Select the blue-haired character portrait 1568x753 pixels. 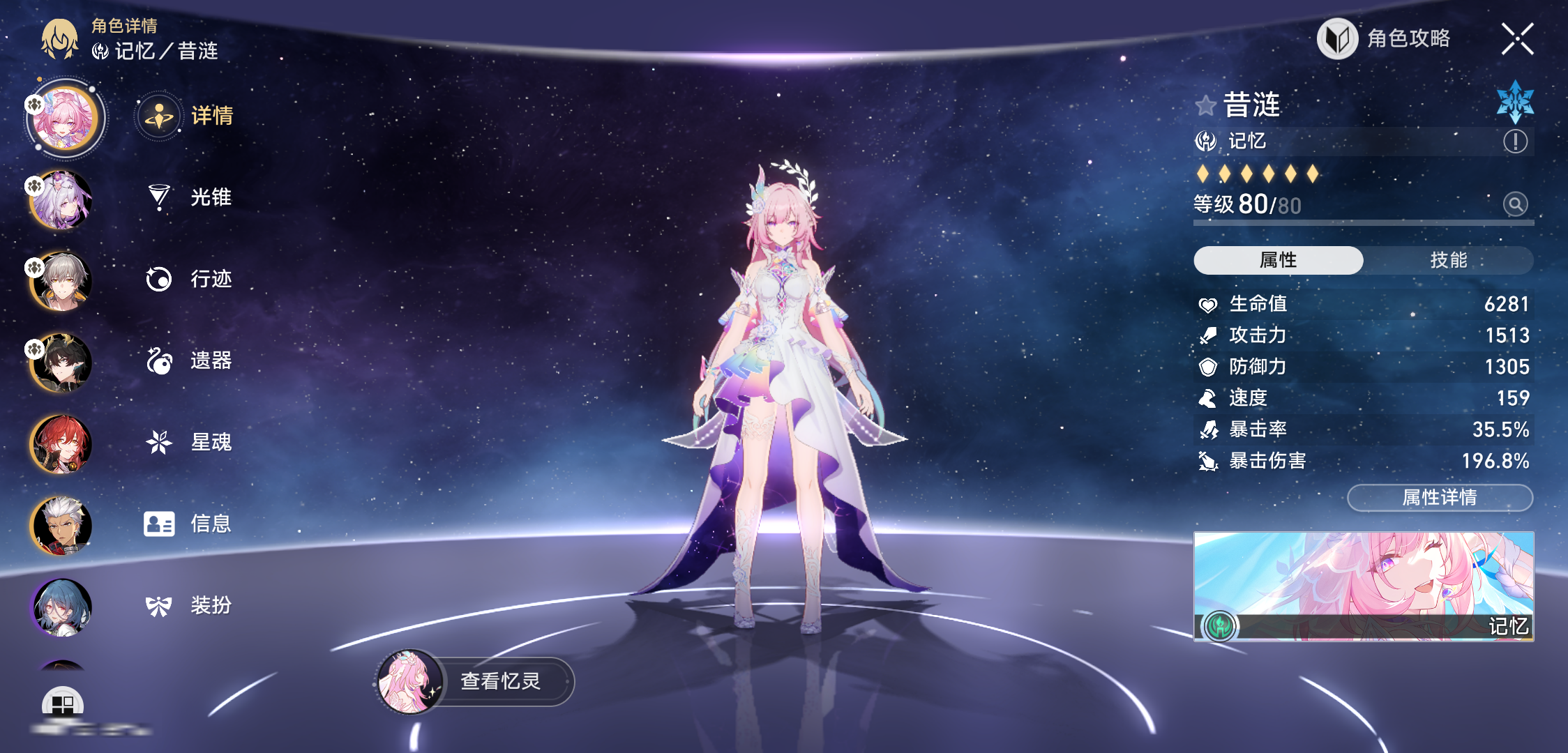click(x=61, y=607)
